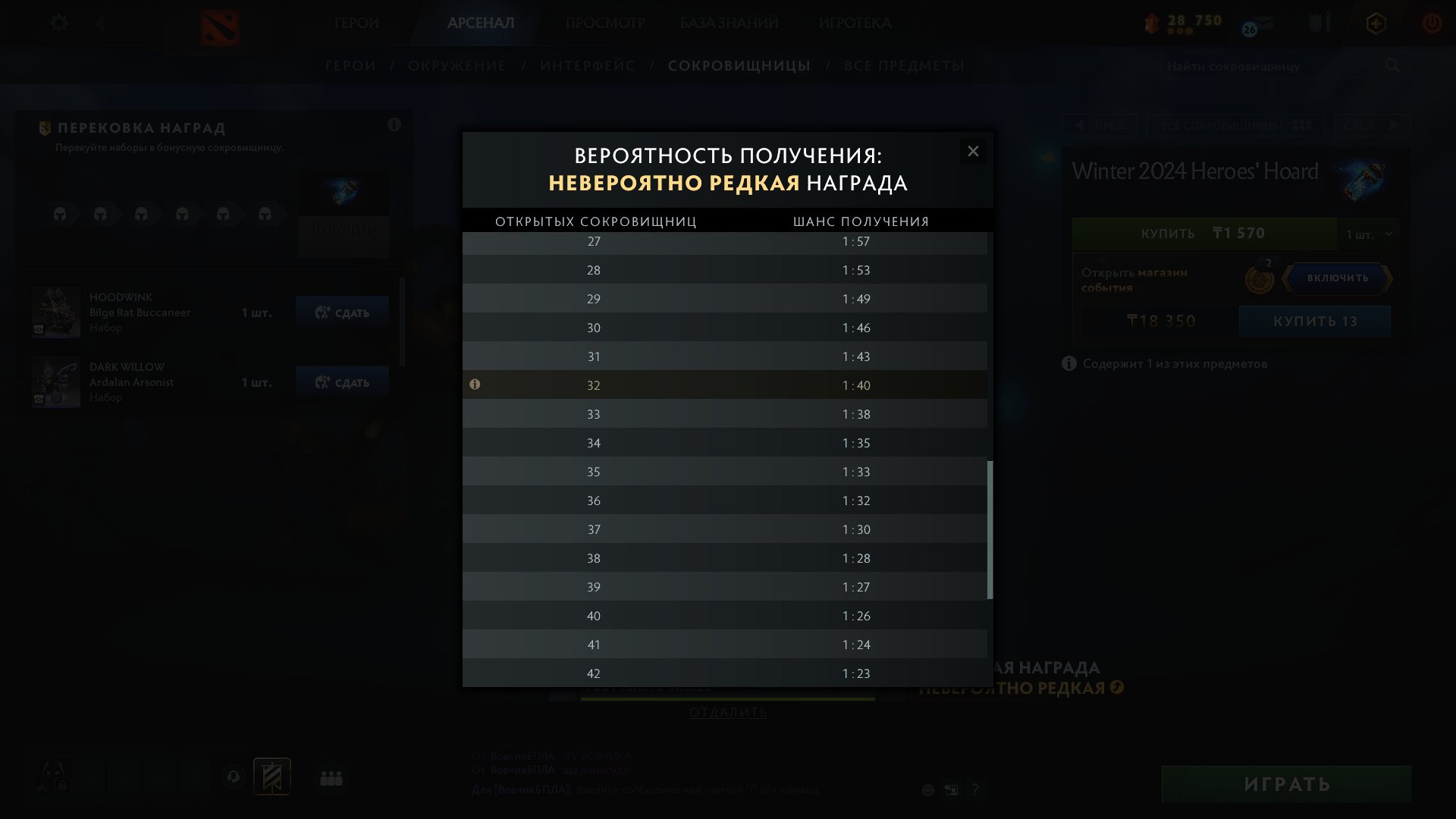The width and height of the screenshot is (1456, 819).
Task: Open Dota Plus rewards via the shield icon
Action: click(1319, 23)
